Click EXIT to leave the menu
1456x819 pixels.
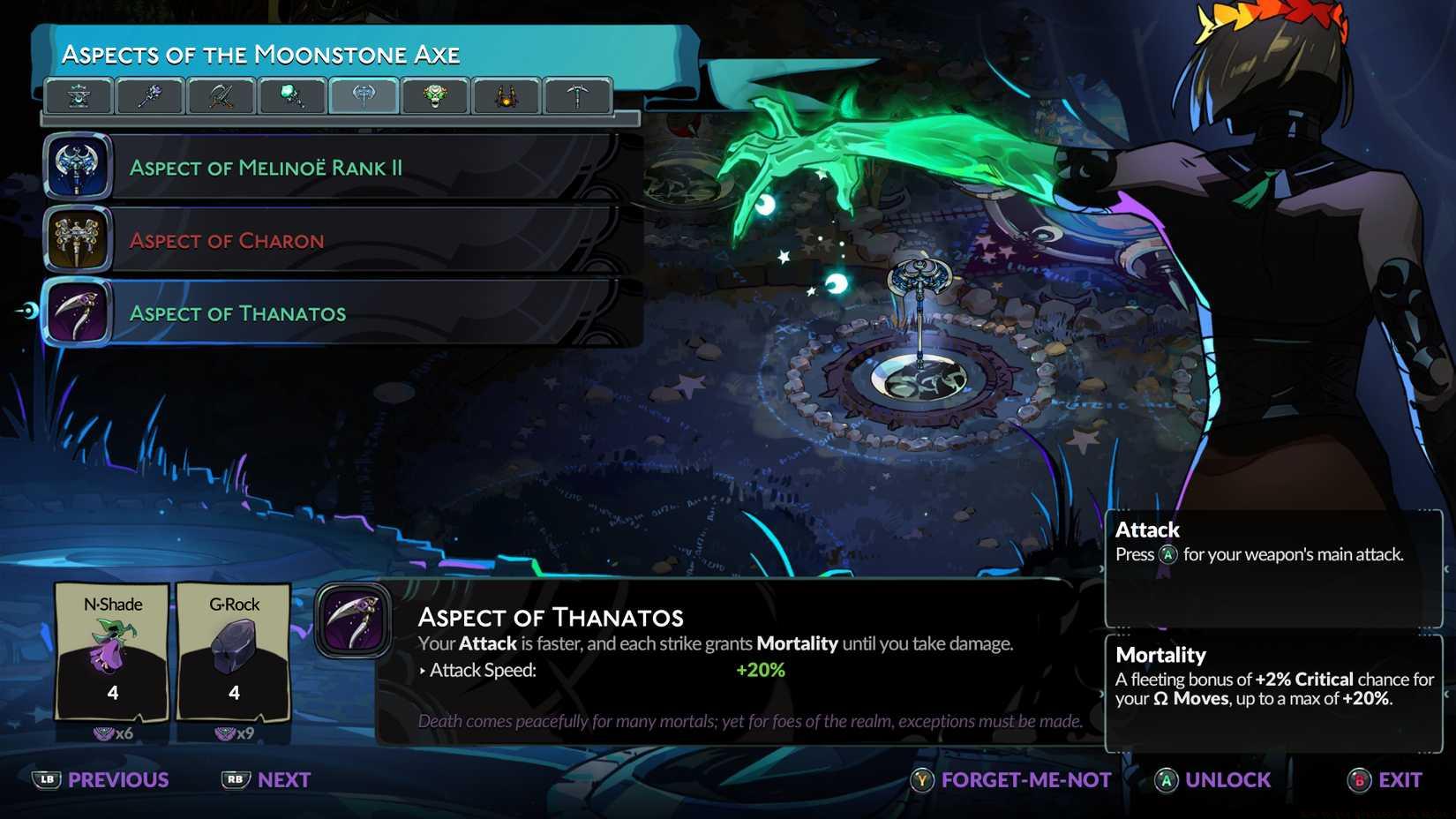1398,779
